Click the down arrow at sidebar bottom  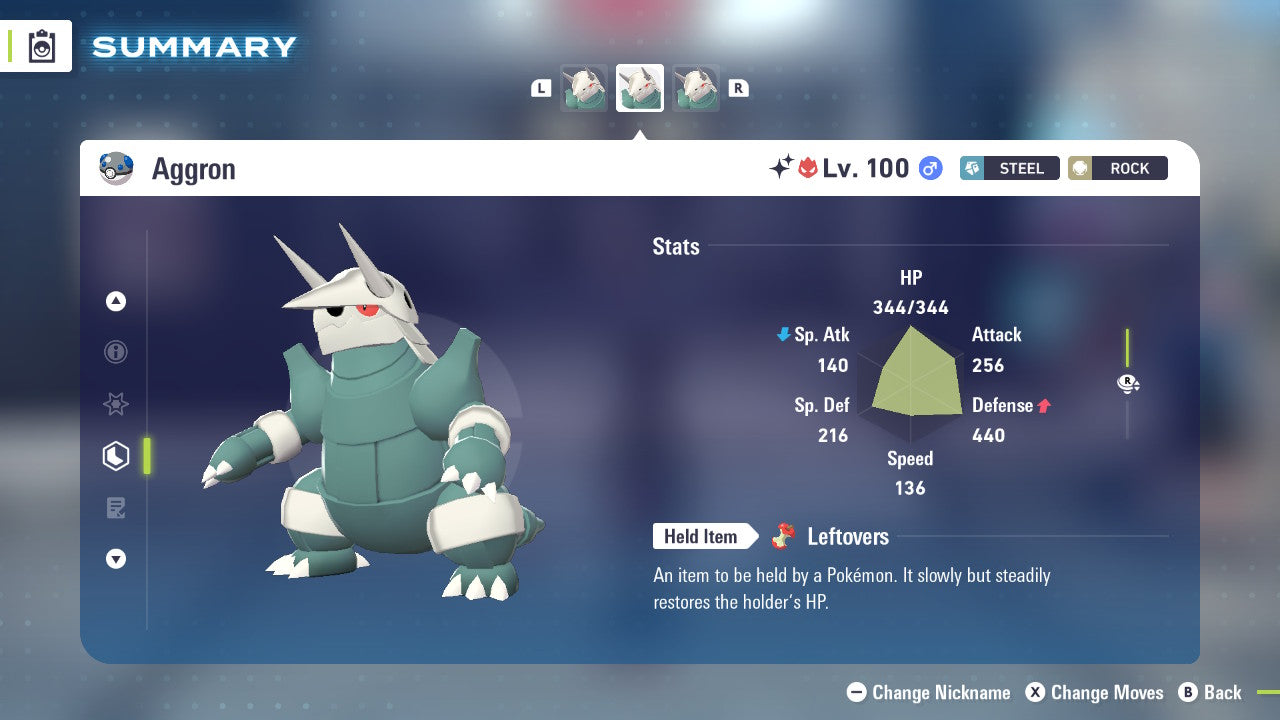pyautogui.click(x=116, y=559)
